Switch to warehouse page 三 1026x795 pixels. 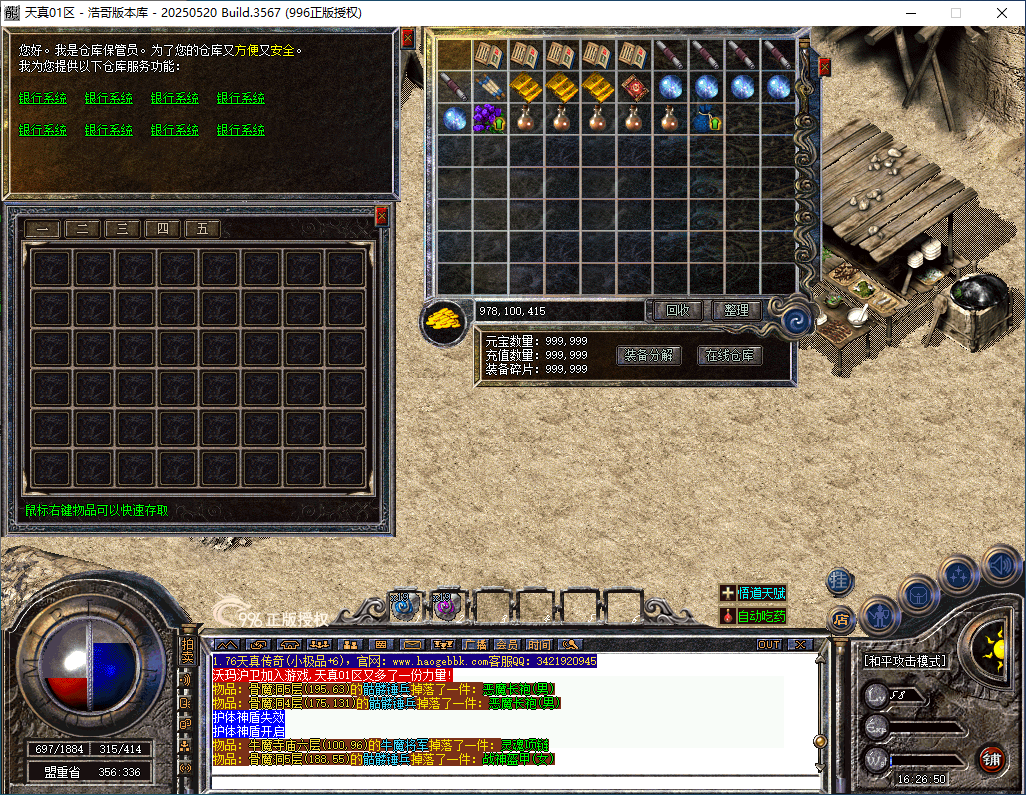[122, 229]
